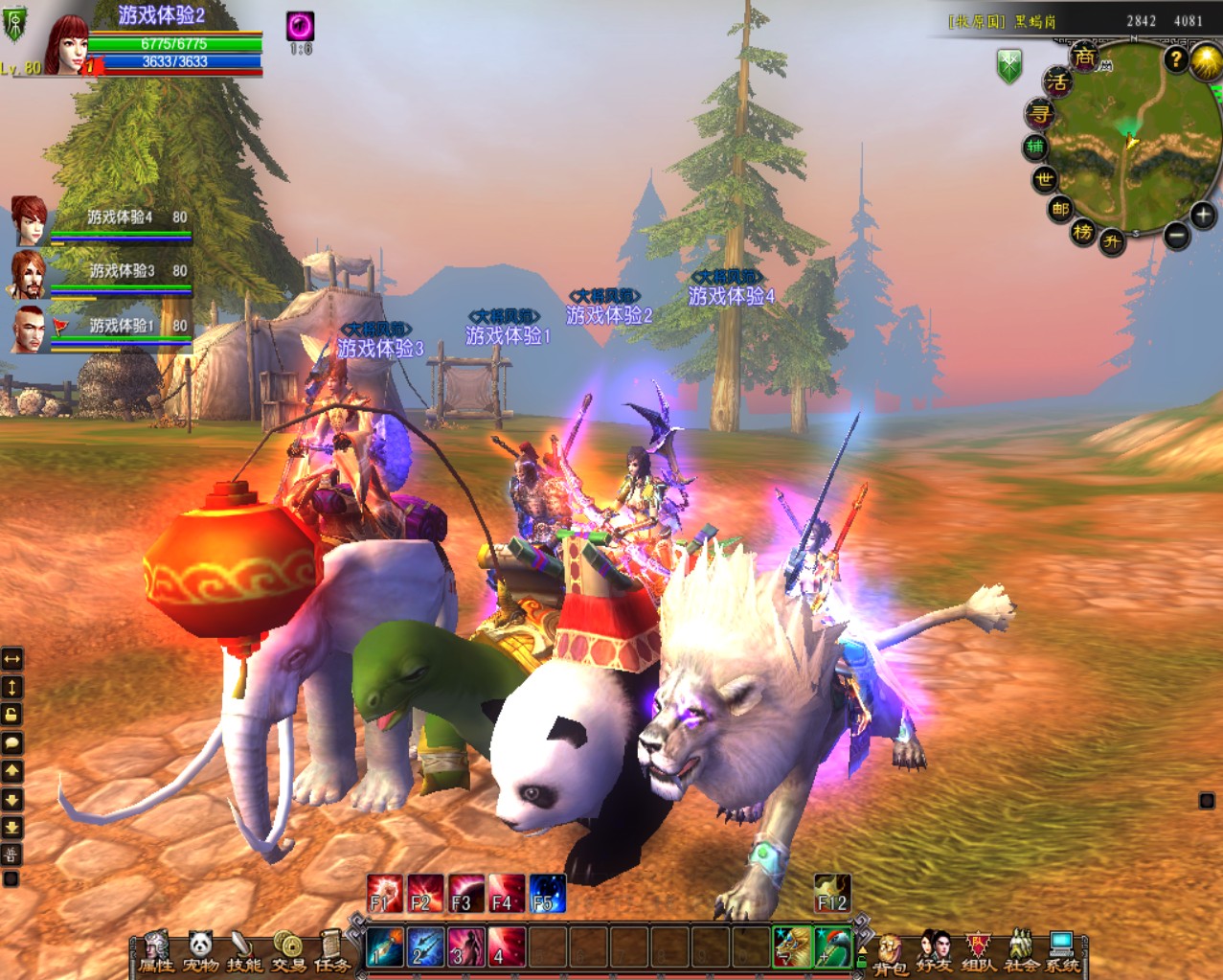
Task: Open the 邮 mail button
Action: 1059,209
